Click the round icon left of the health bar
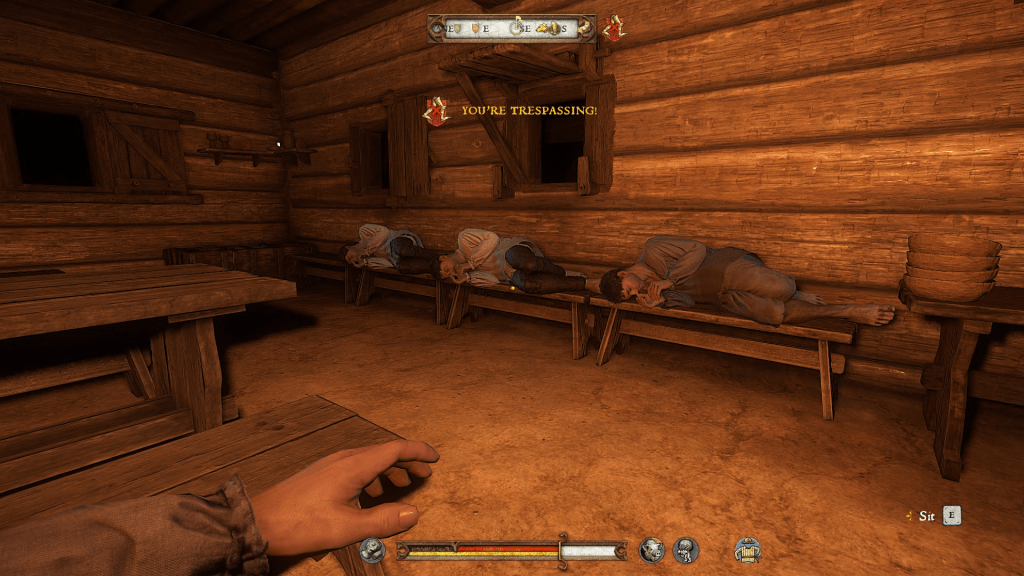 (x=373, y=550)
